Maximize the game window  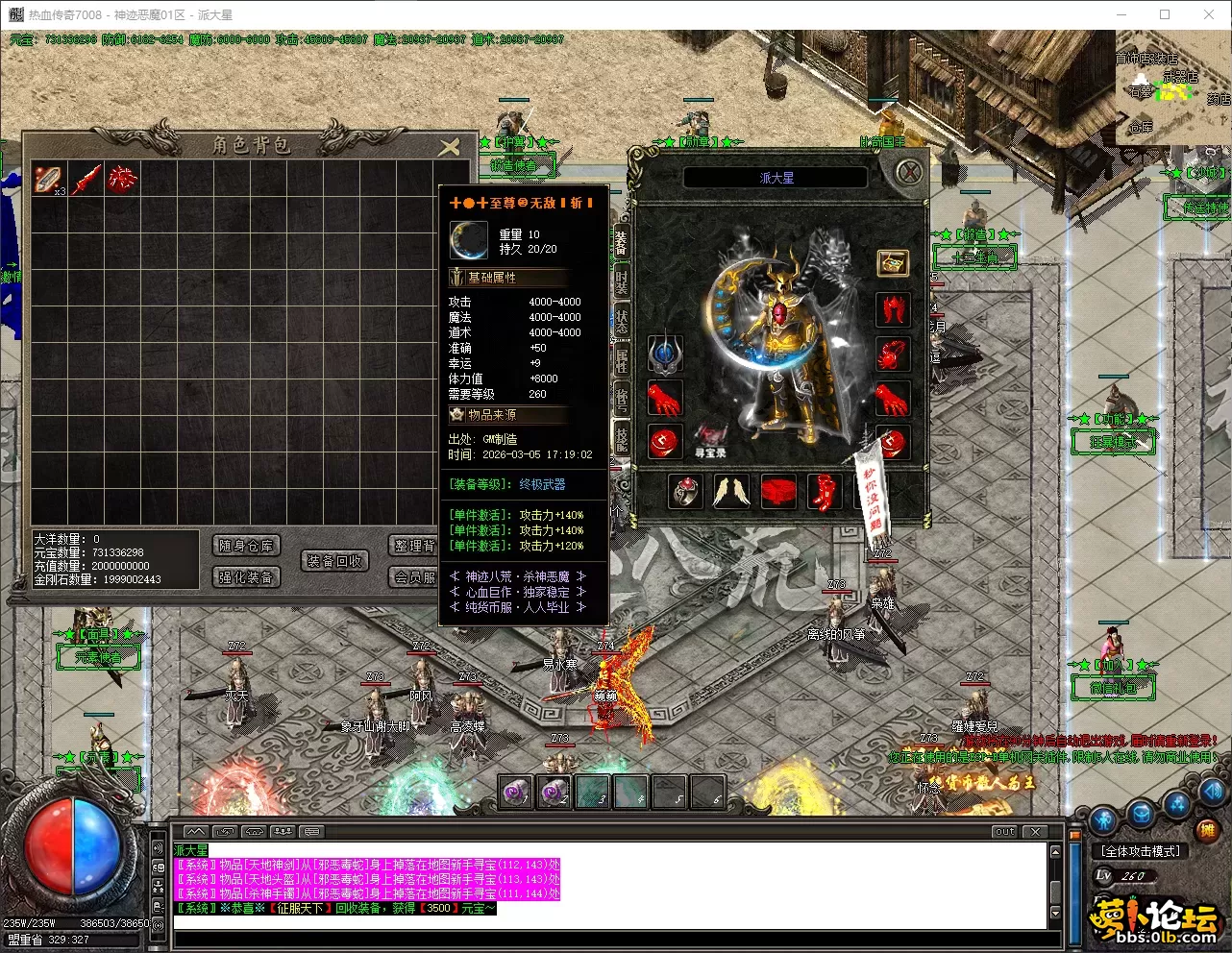1165,14
